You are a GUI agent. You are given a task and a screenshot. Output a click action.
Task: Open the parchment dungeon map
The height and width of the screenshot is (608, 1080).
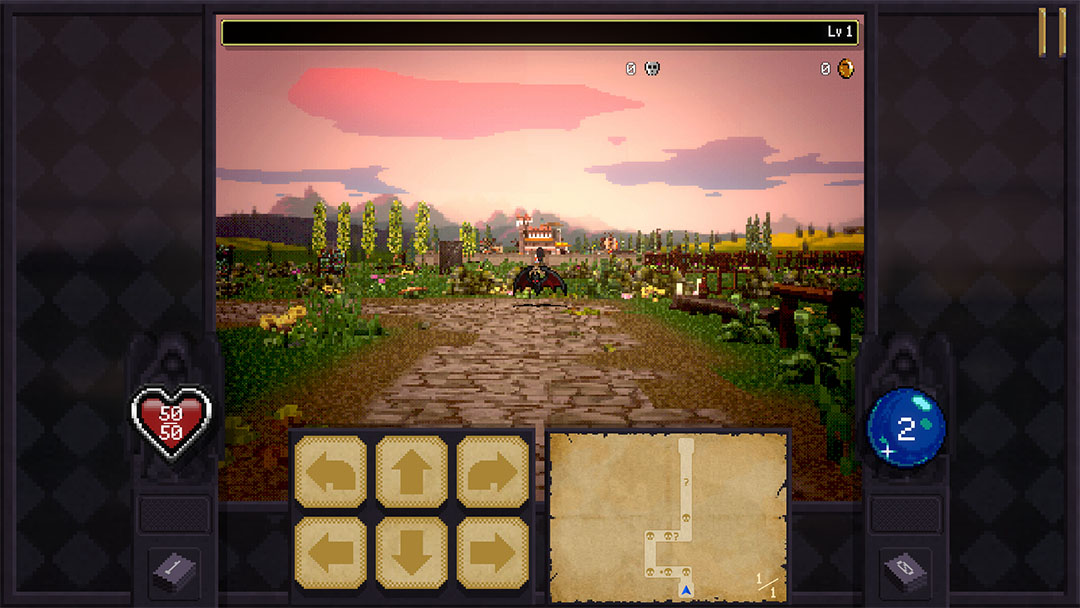tap(668, 517)
